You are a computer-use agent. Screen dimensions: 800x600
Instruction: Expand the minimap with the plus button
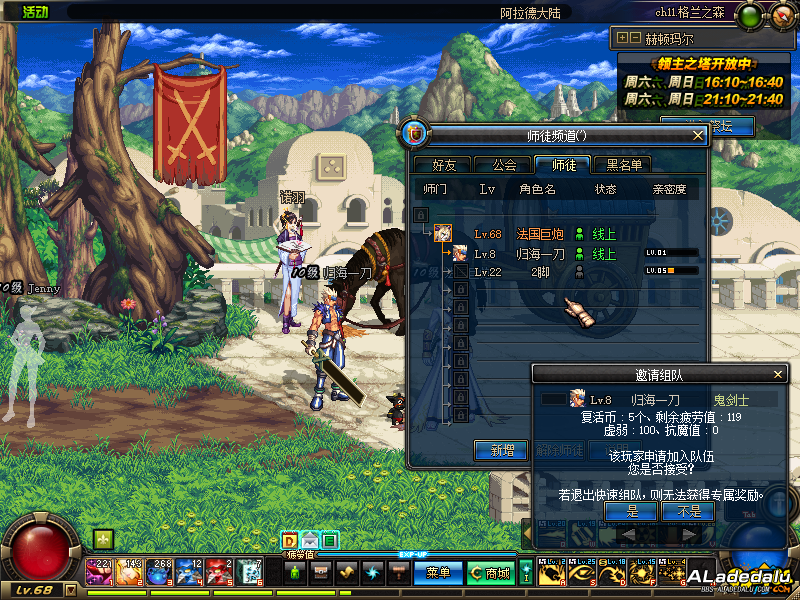pos(623,38)
